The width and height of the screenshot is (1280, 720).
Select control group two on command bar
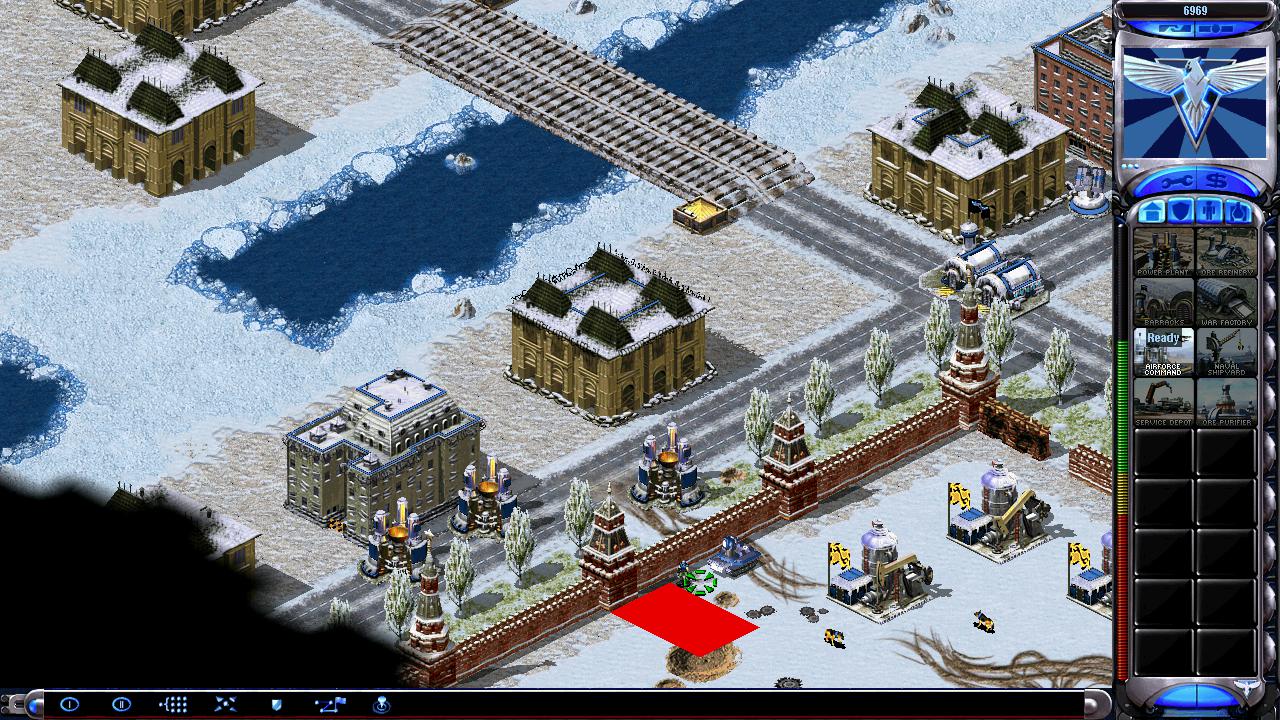[122, 704]
